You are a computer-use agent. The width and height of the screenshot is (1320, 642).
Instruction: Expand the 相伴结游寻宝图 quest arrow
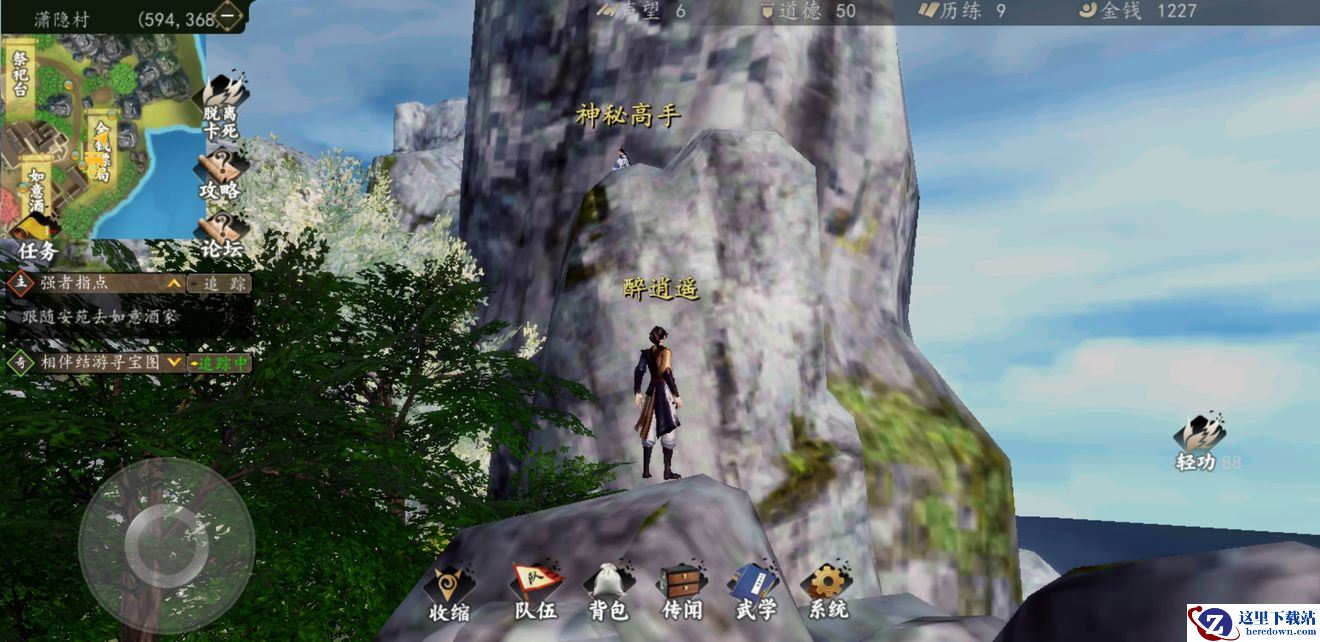[174, 362]
